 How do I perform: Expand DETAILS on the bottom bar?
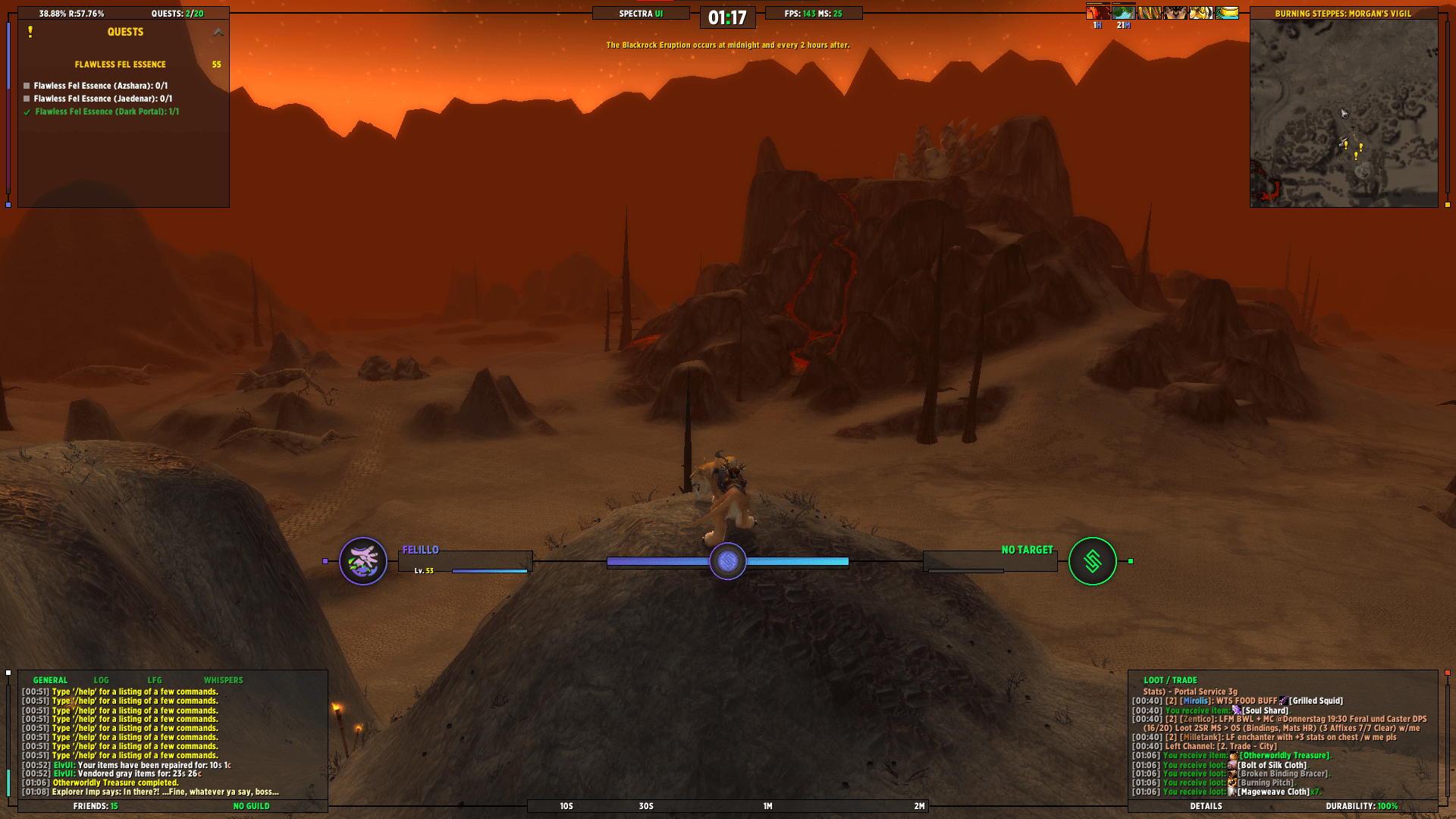pyautogui.click(x=1205, y=806)
